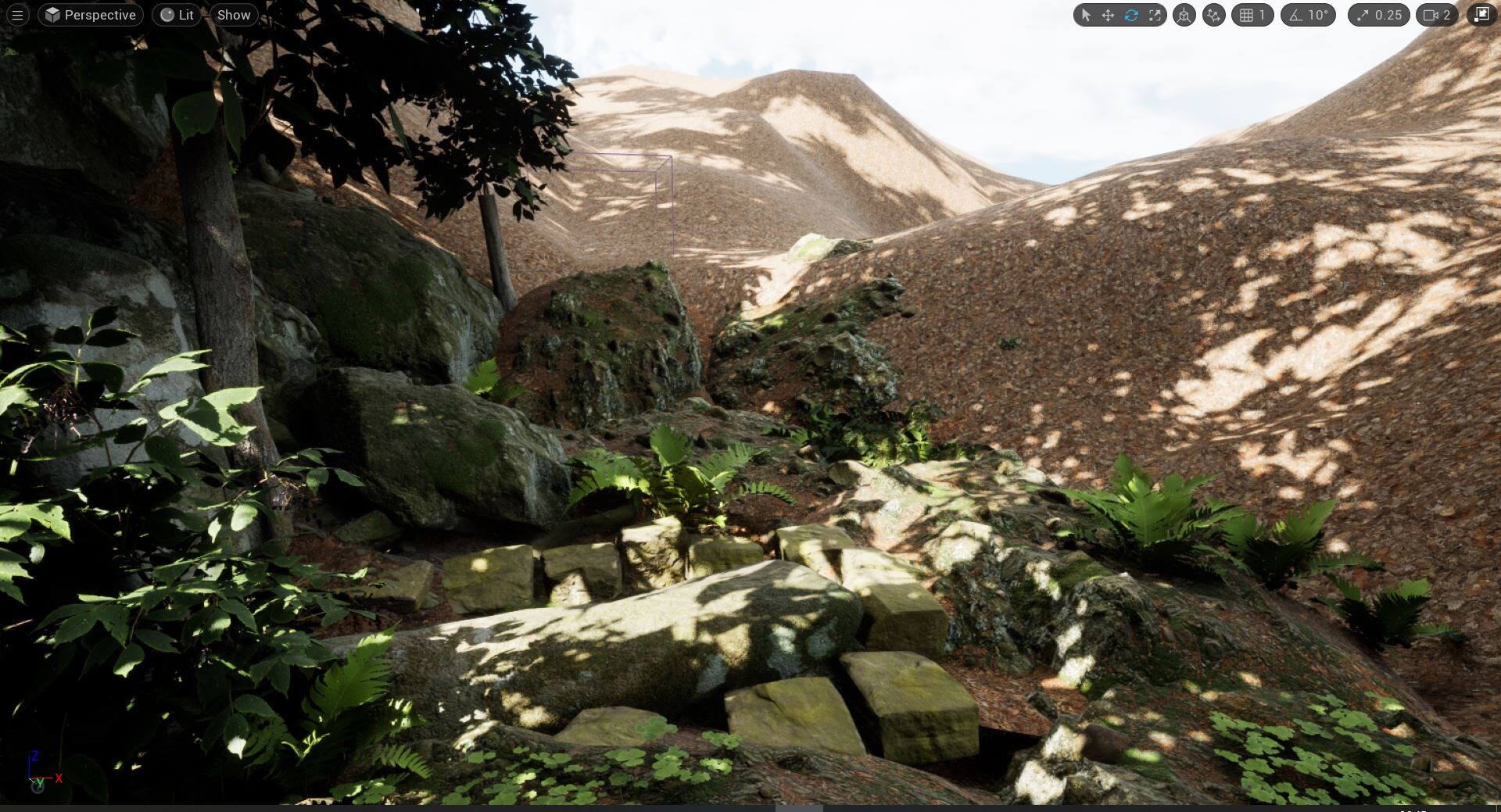This screenshot has height=812, width=1501.
Task: Toggle the surface snapping cube icon
Action: pos(1184,15)
